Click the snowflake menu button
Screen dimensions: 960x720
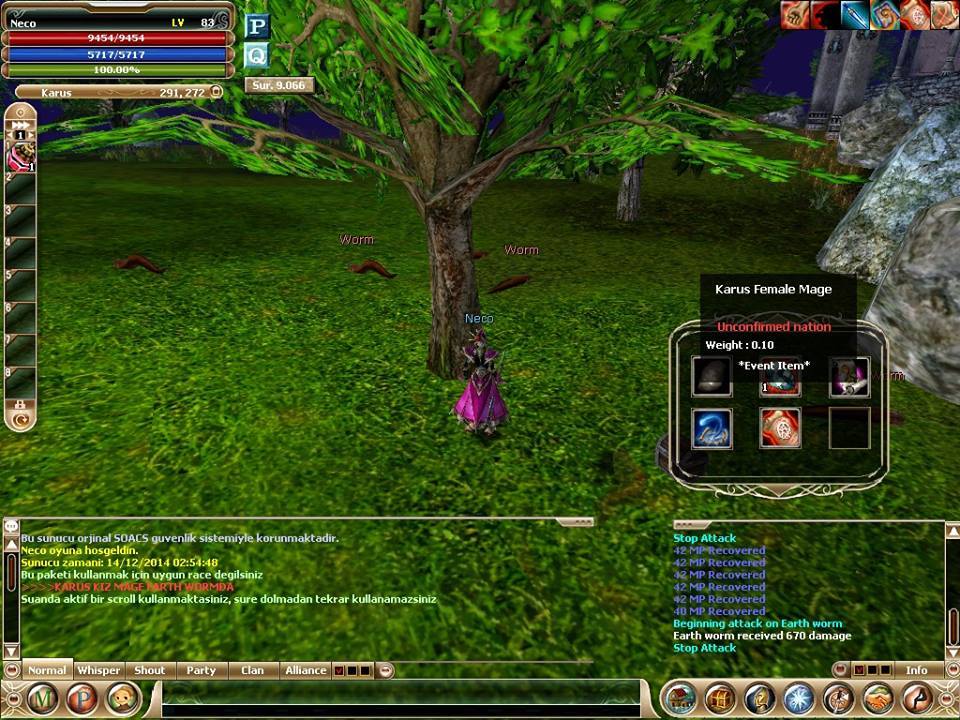(x=799, y=698)
